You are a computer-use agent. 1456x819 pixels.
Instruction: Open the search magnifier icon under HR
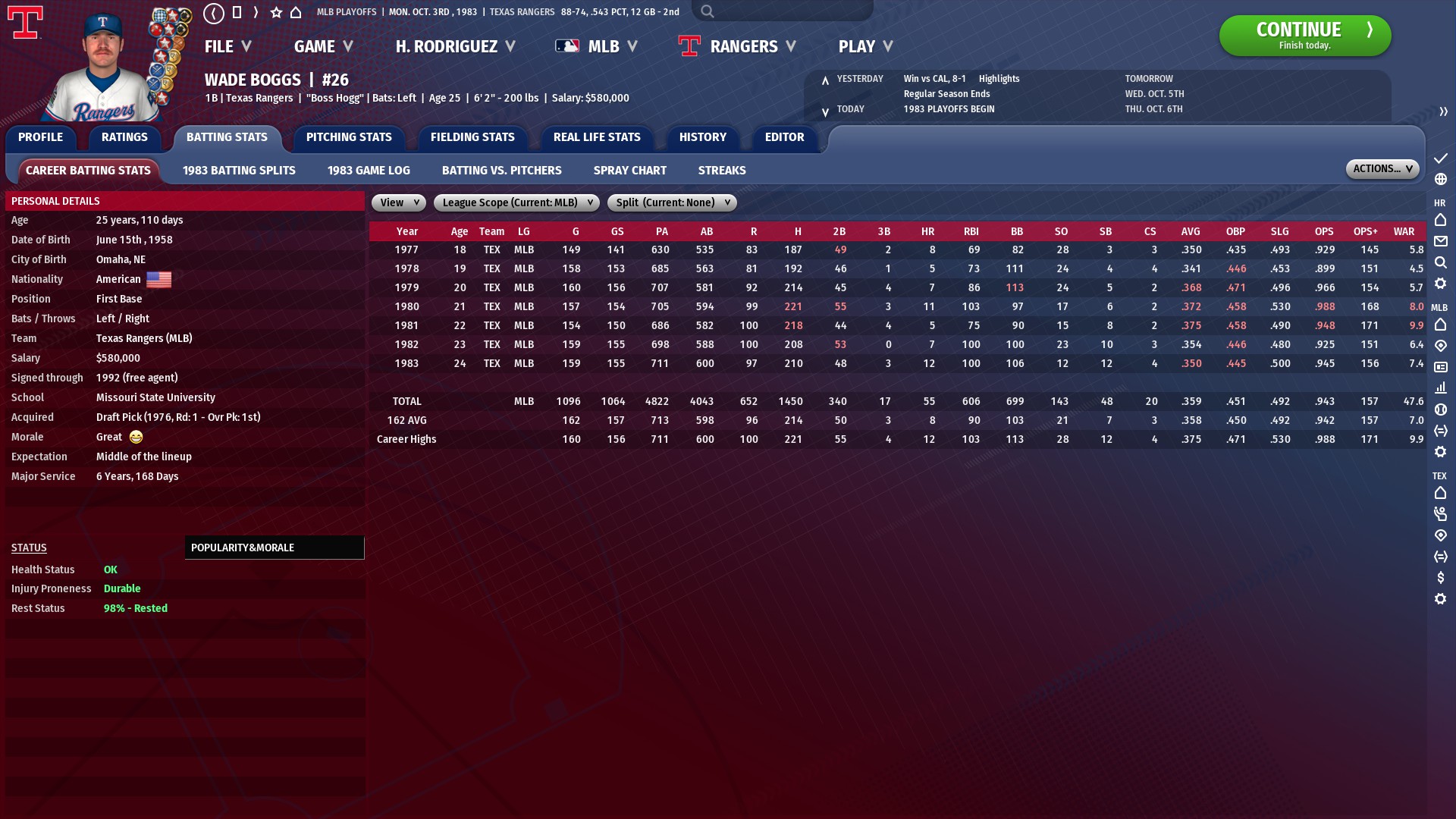click(x=1440, y=262)
